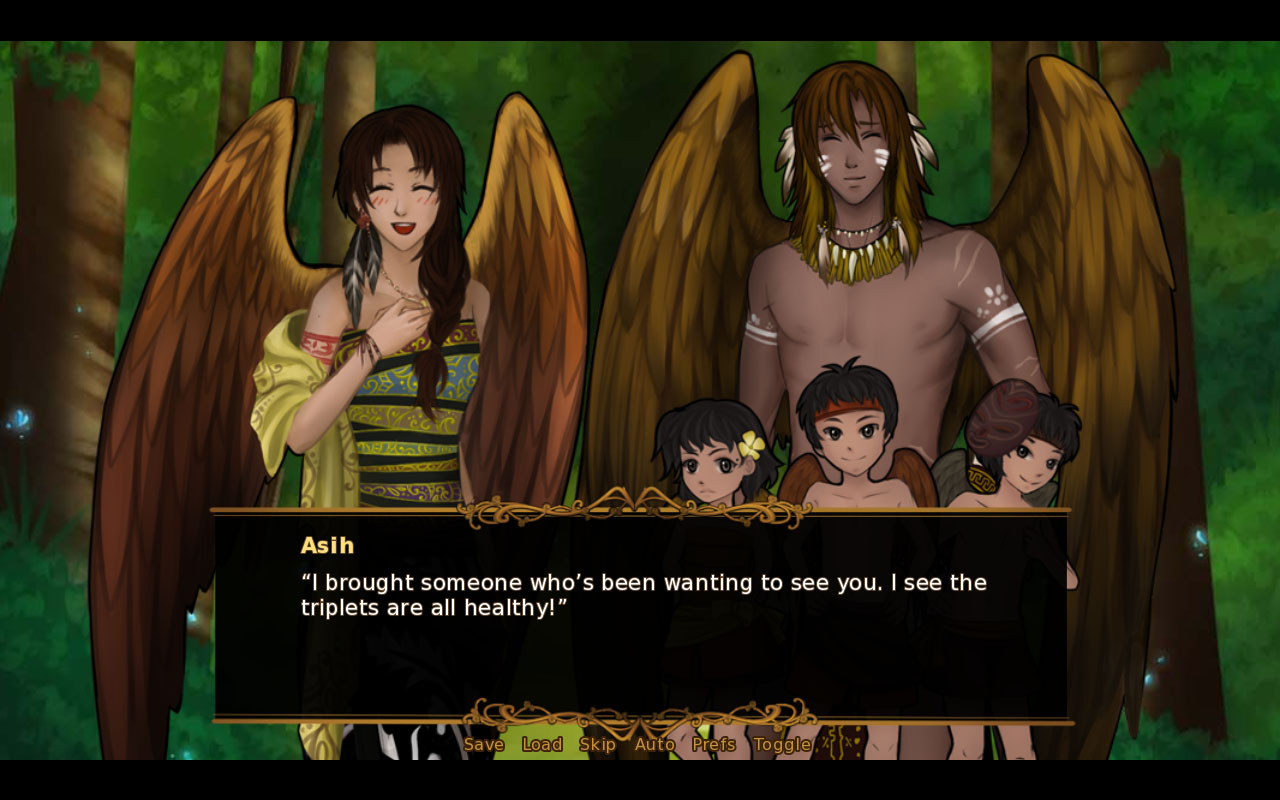Open the Save screen
The image size is (1280, 800).
tap(484, 744)
